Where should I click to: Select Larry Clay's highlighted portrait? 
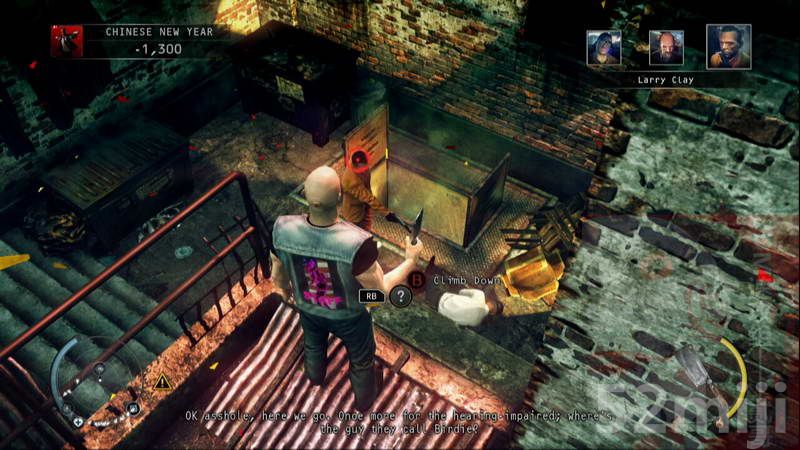click(728, 47)
